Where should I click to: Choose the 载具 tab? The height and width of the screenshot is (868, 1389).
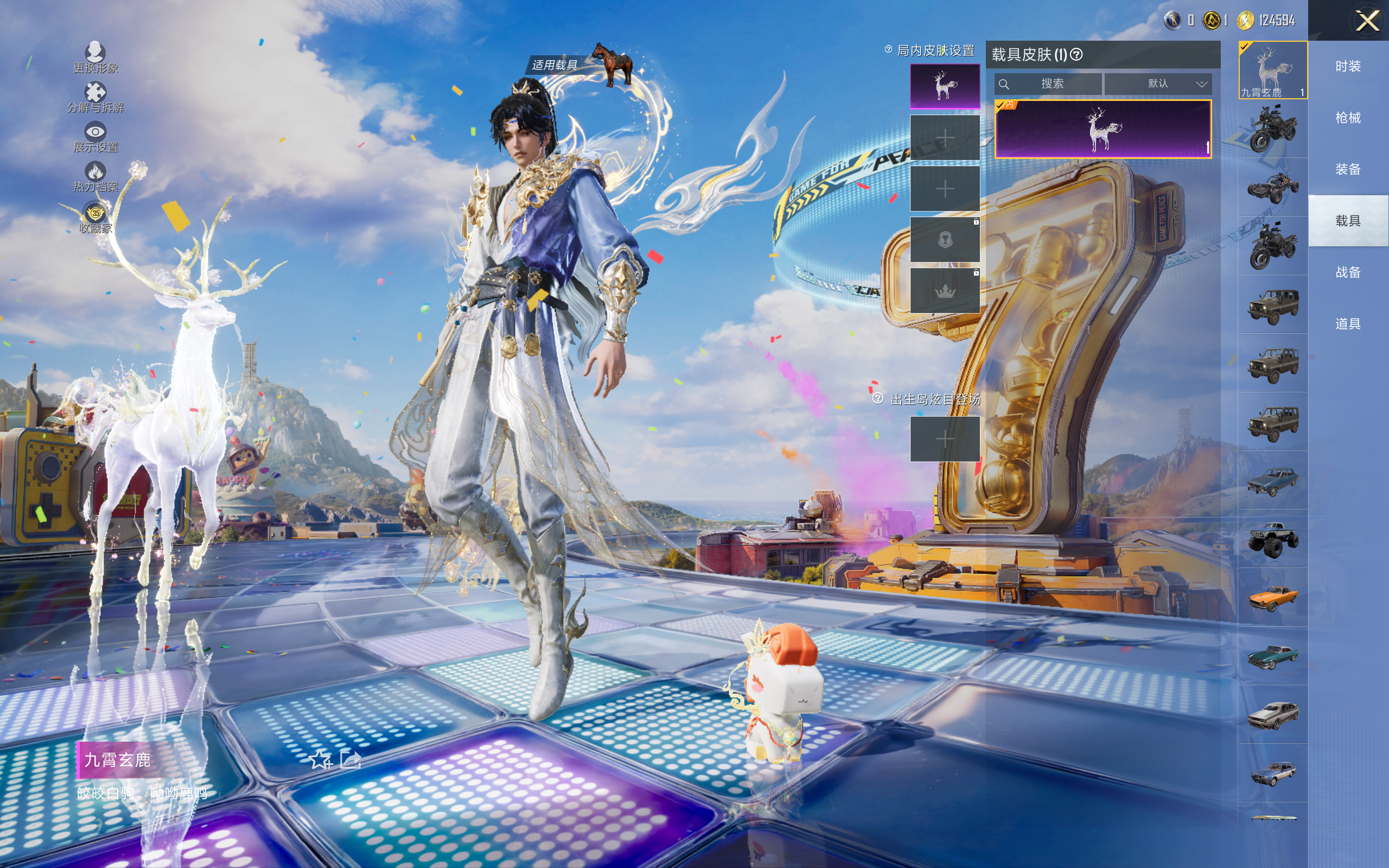1348,221
